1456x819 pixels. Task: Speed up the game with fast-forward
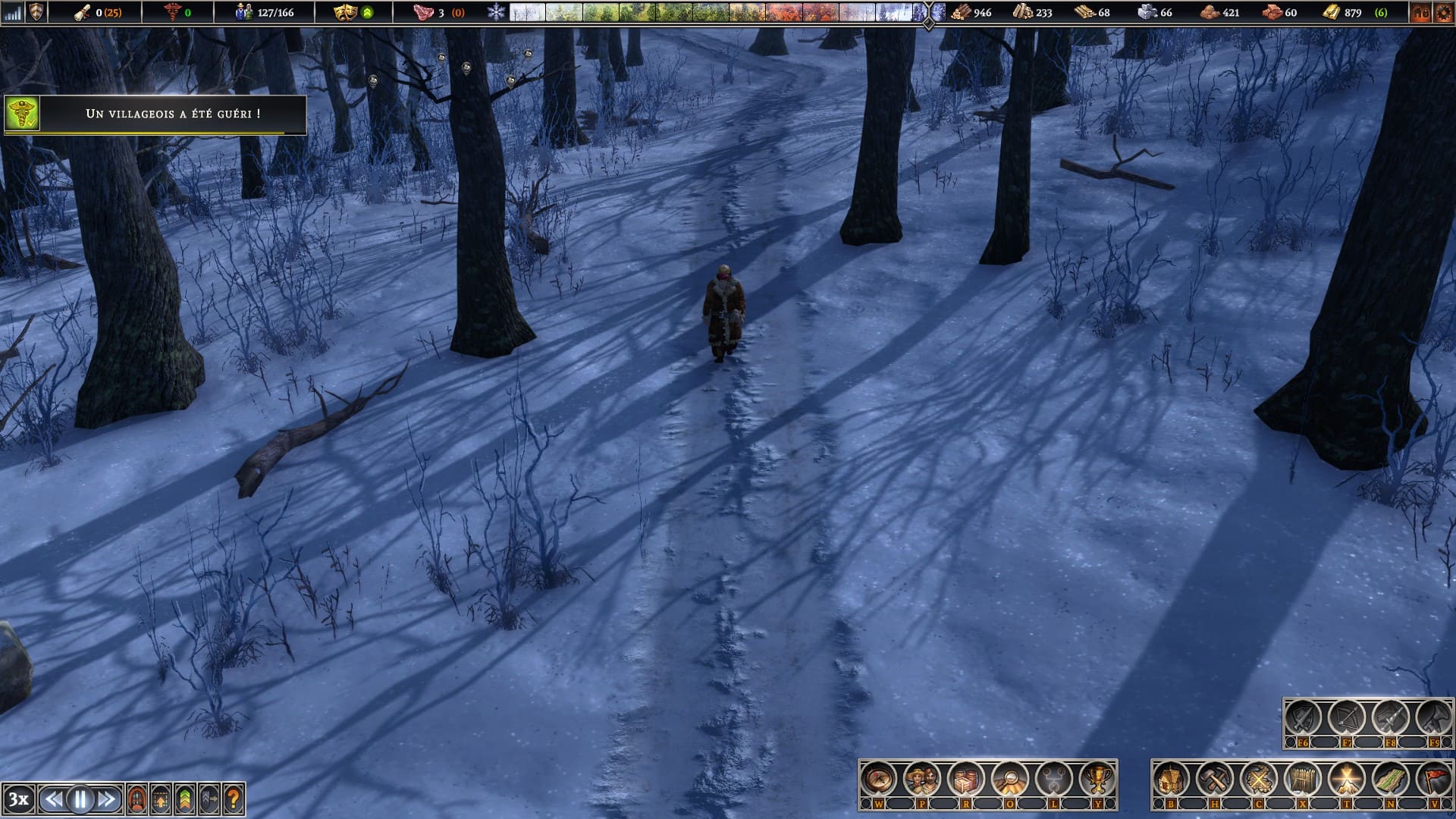[x=107, y=799]
